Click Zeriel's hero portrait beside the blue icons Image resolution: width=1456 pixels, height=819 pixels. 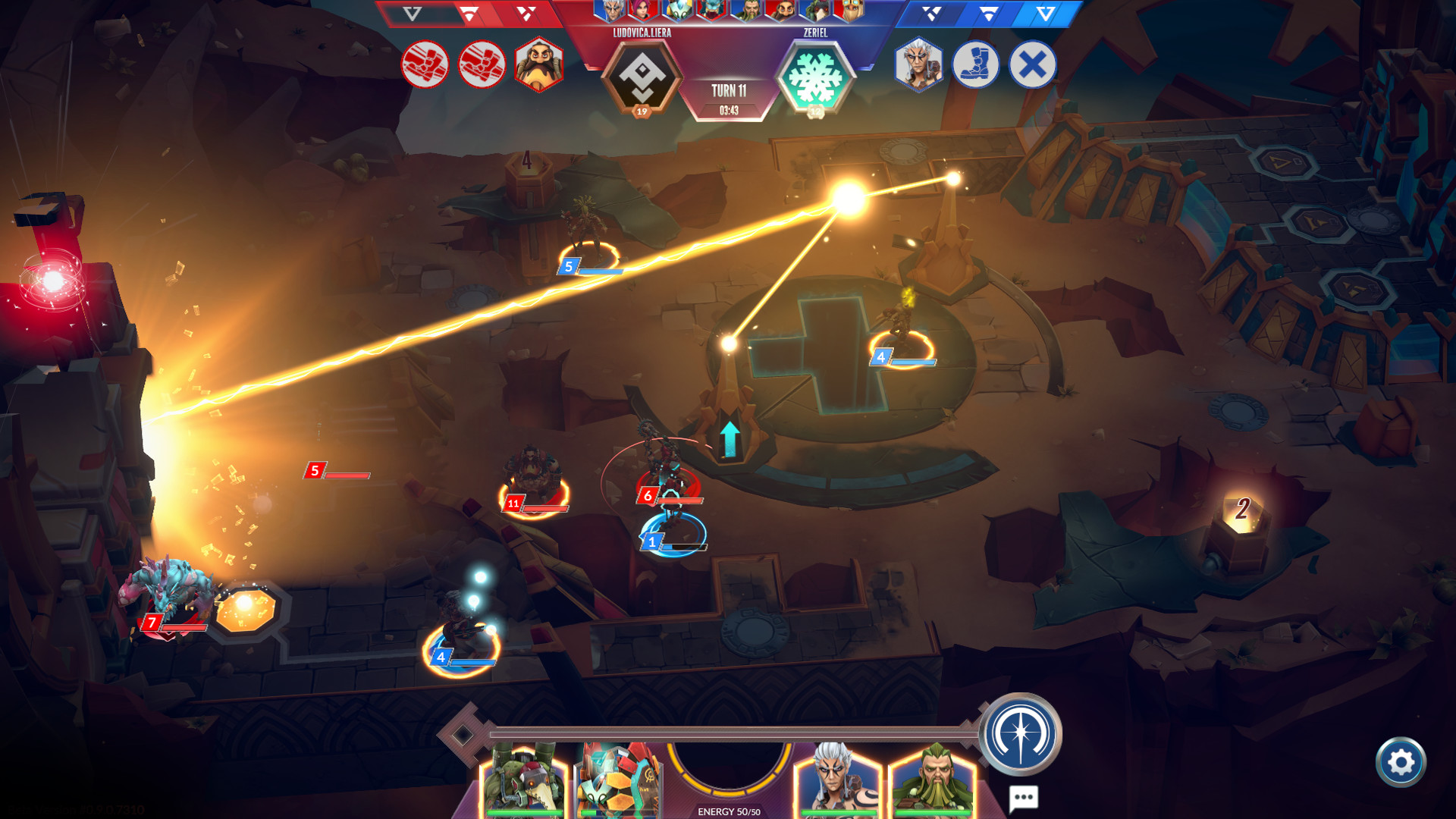click(918, 66)
